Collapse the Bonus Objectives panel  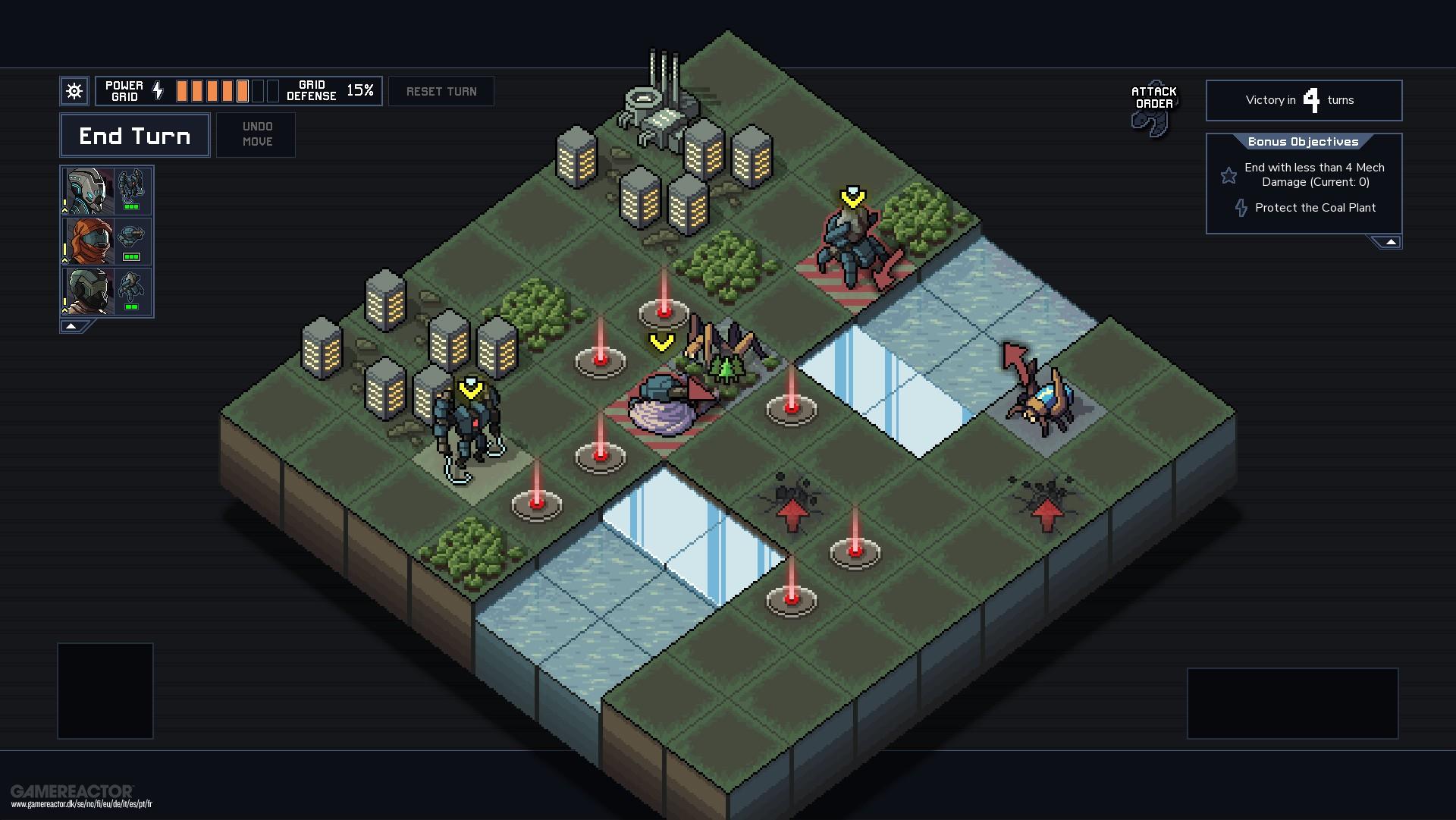tap(1391, 240)
